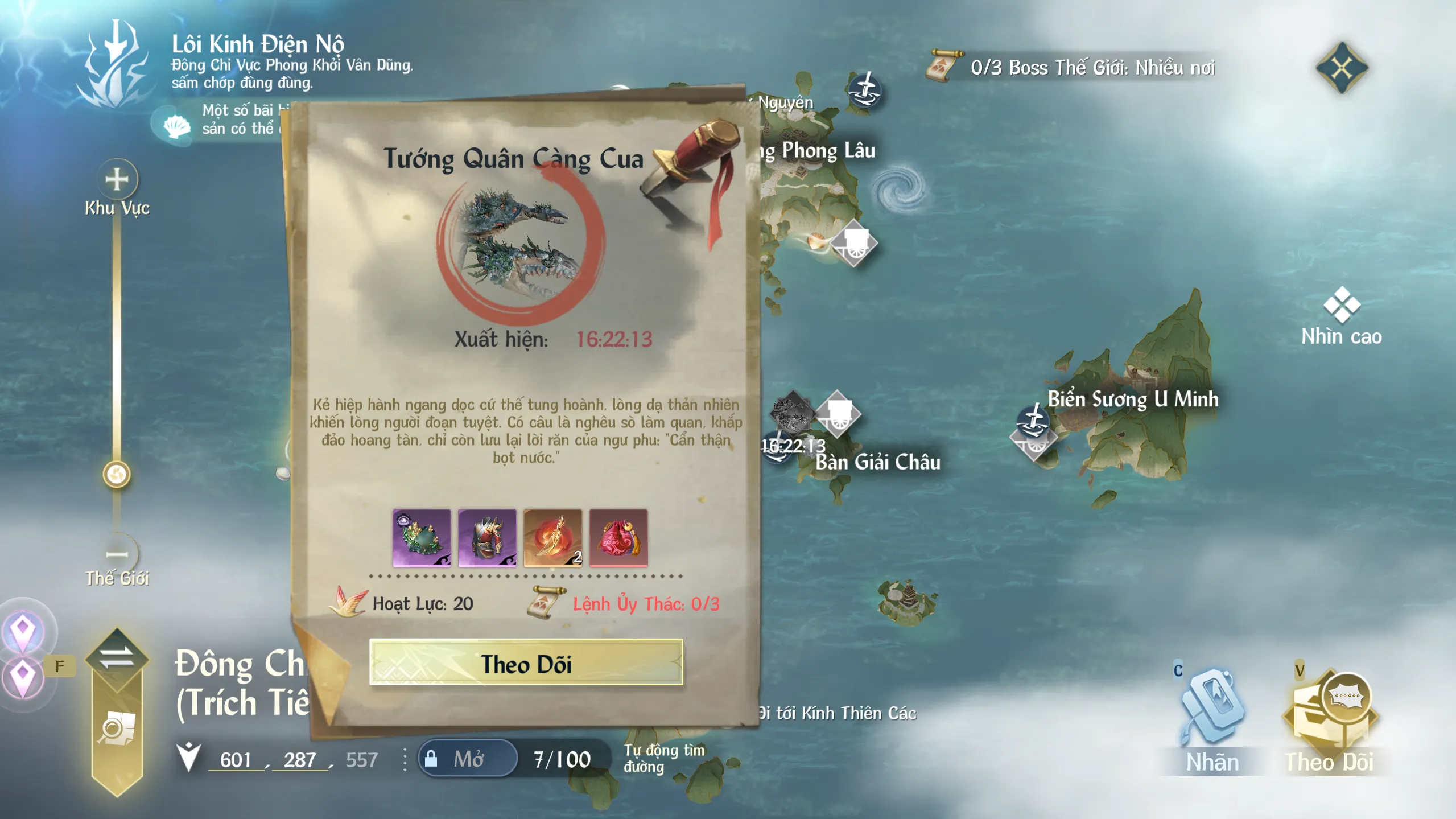Select the purple crab shell reward item

tap(422, 538)
